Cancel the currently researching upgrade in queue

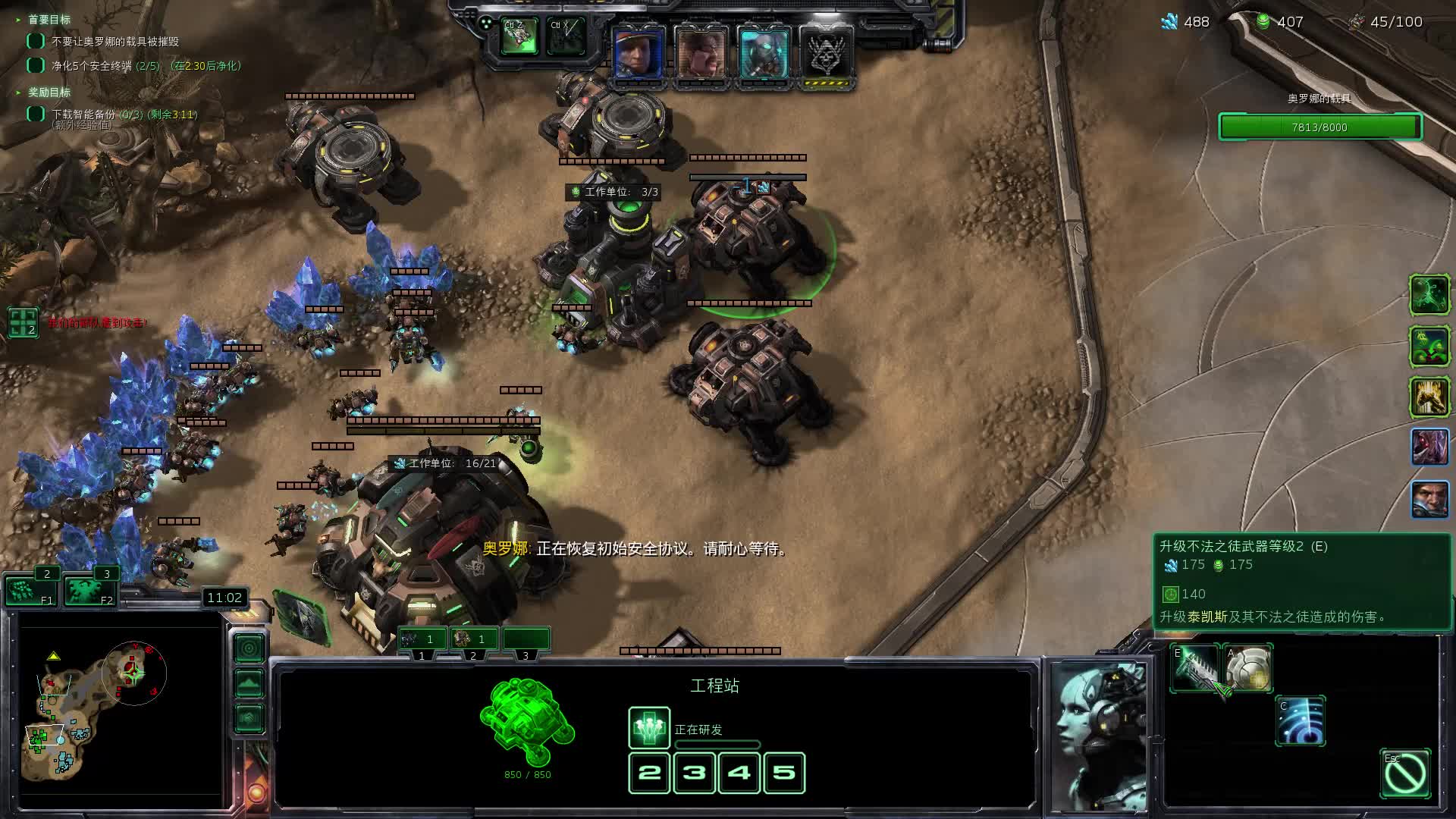click(649, 728)
